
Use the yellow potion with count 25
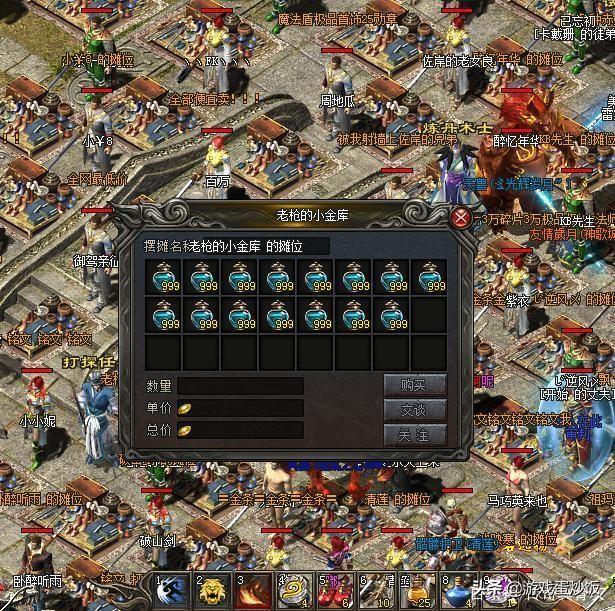(x=417, y=590)
